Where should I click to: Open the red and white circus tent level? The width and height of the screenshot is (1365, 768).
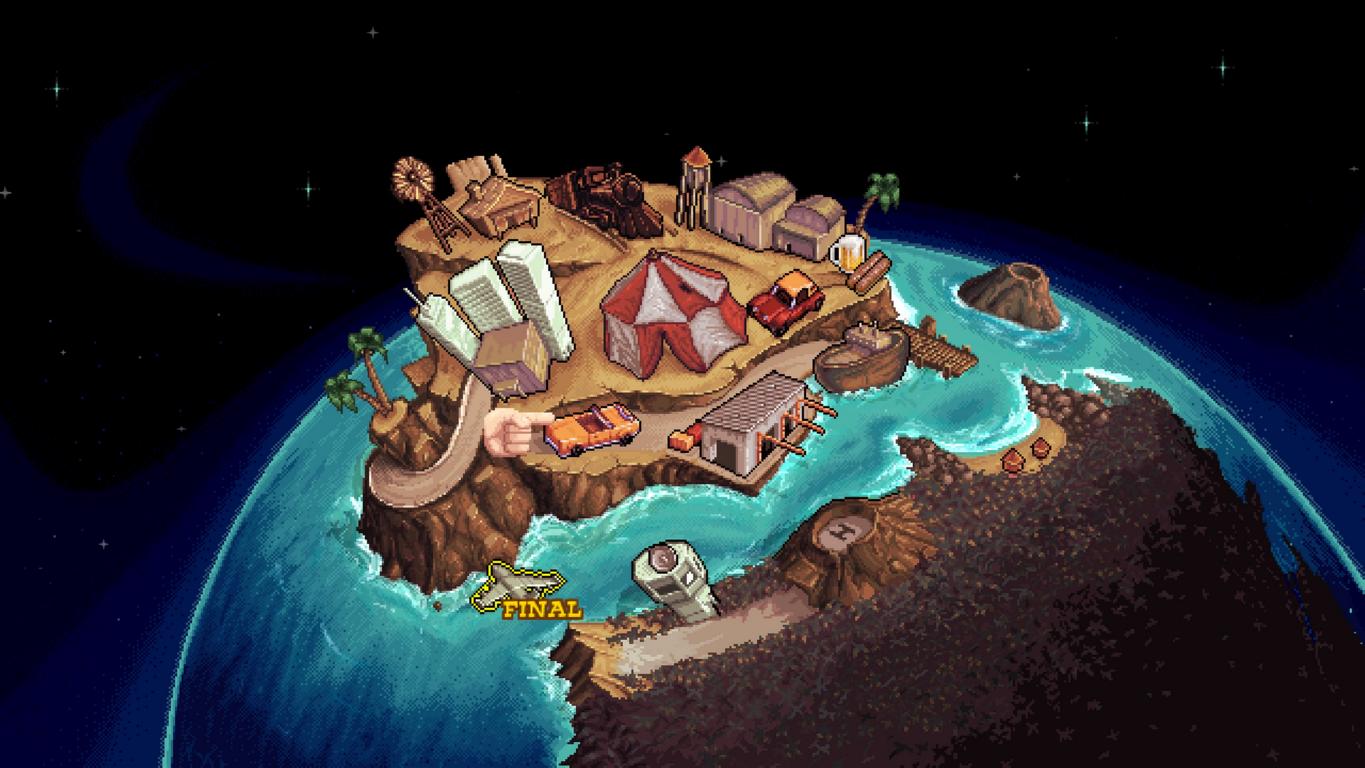click(672, 313)
